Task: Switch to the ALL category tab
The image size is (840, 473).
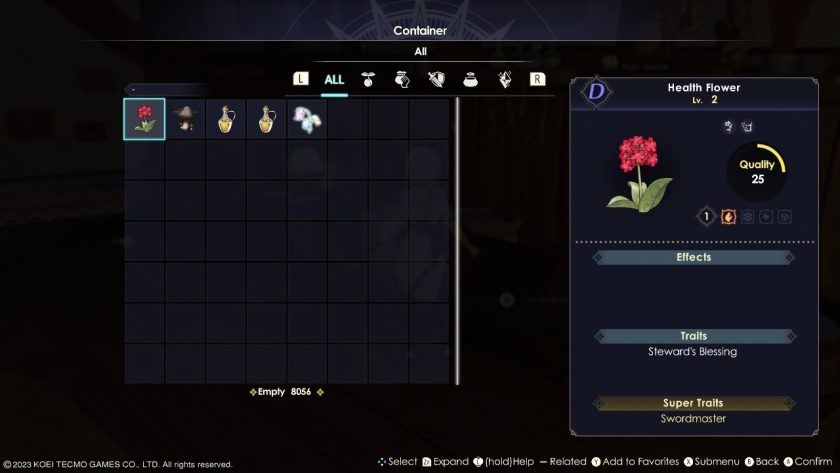Action: click(x=334, y=79)
